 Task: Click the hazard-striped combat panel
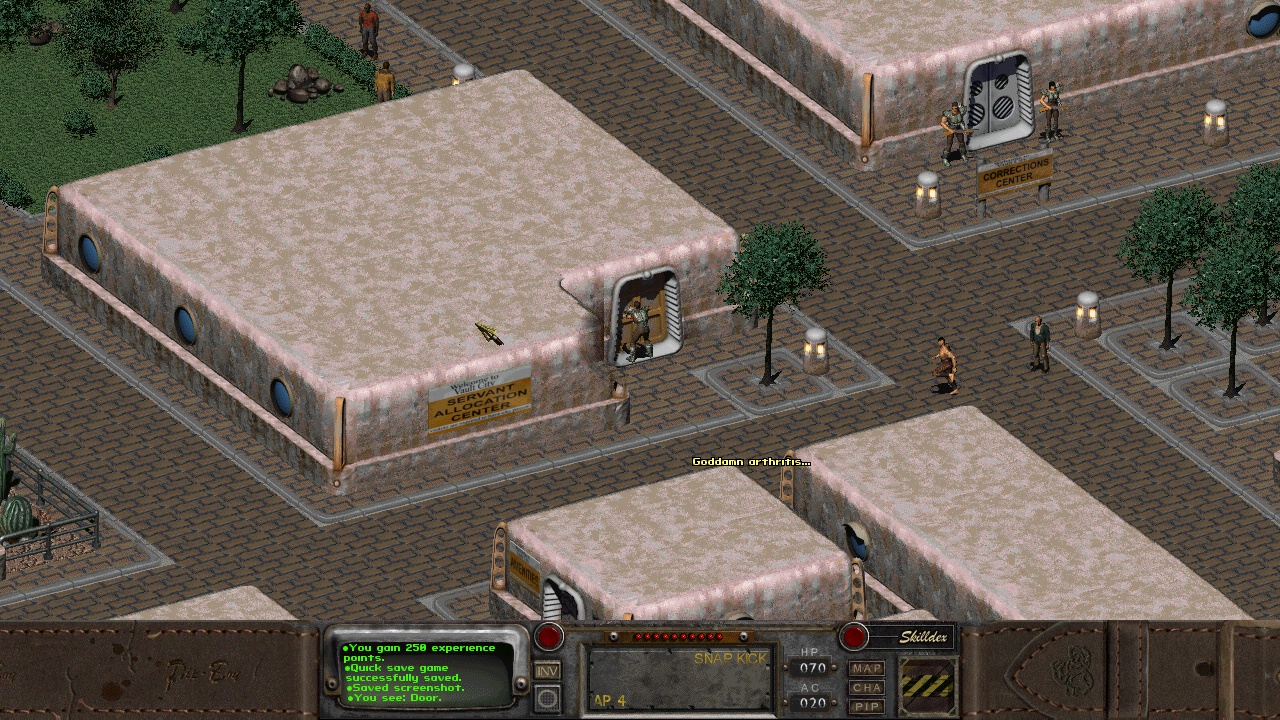(x=927, y=685)
